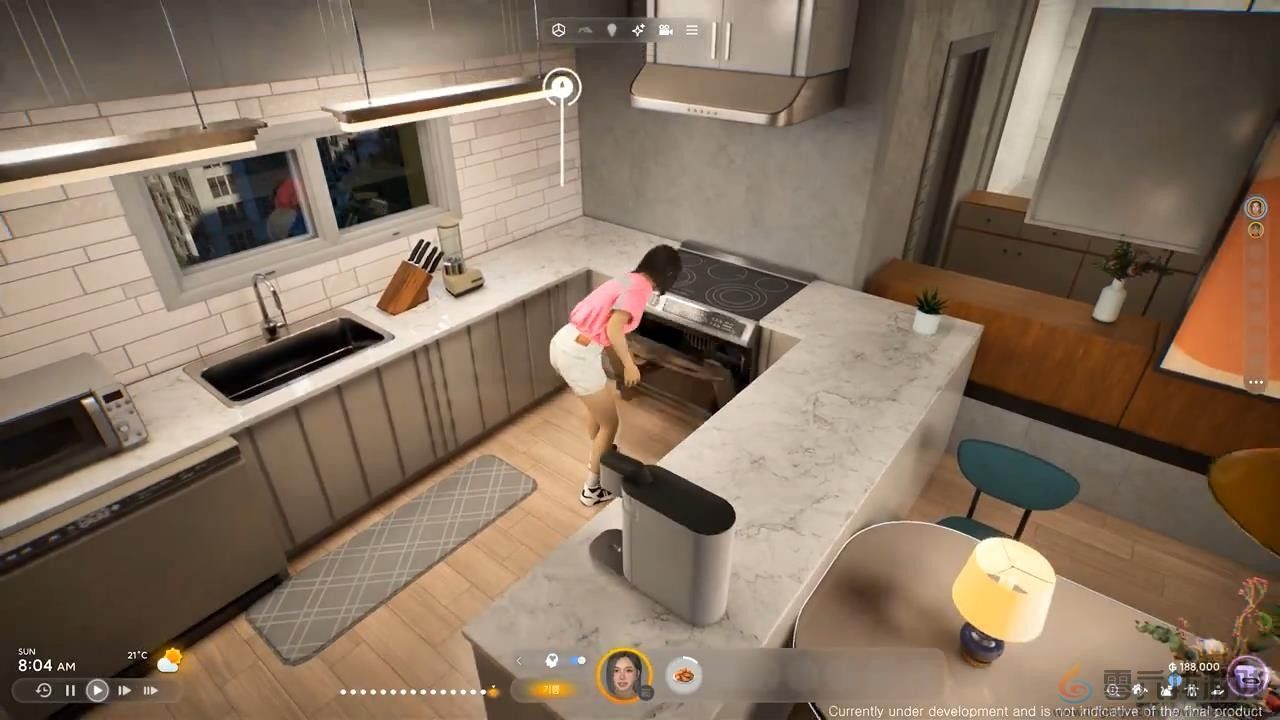Click the light bulb icon

[x=611, y=30]
